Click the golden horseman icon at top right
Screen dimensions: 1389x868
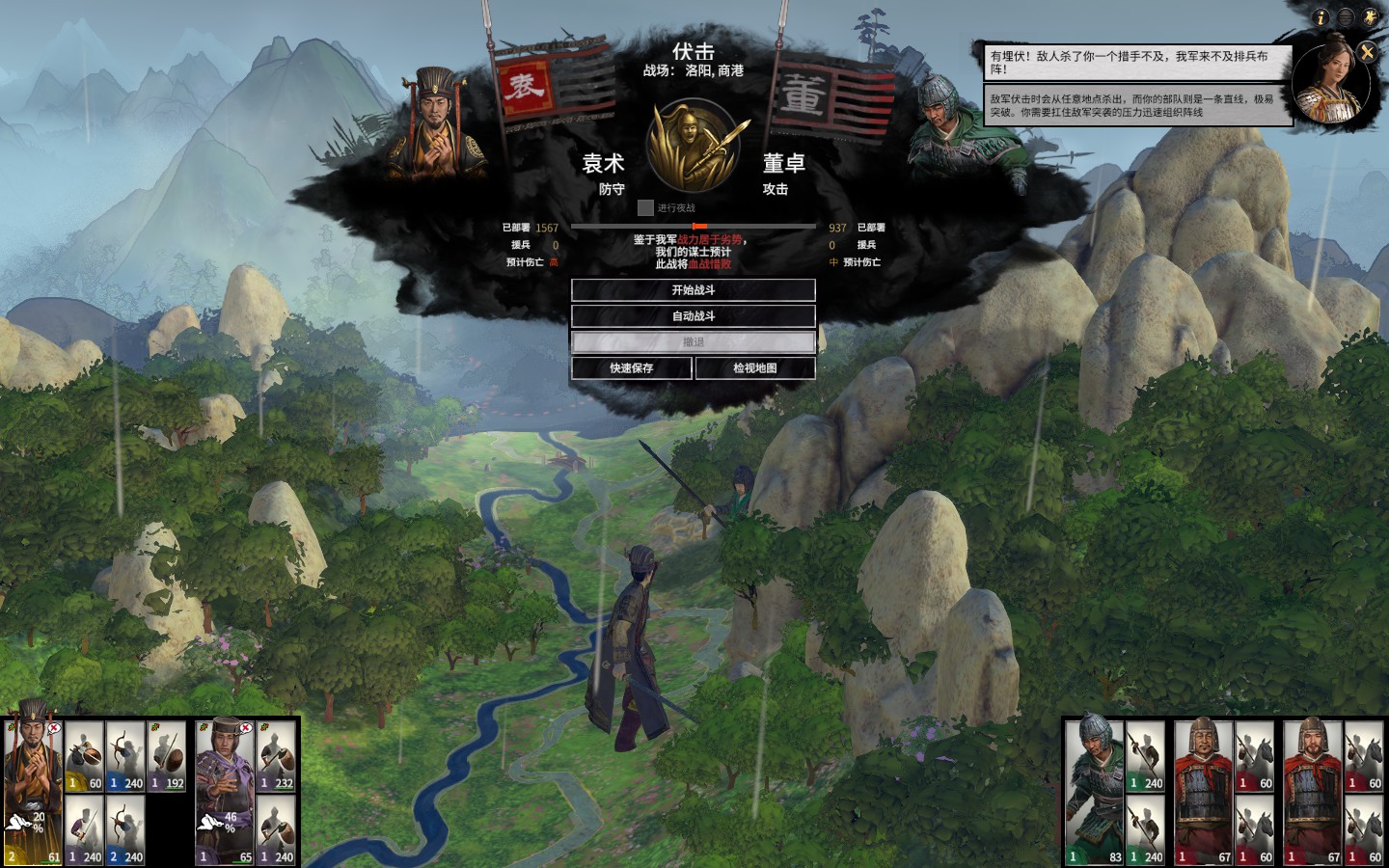click(x=1371, y=17)
